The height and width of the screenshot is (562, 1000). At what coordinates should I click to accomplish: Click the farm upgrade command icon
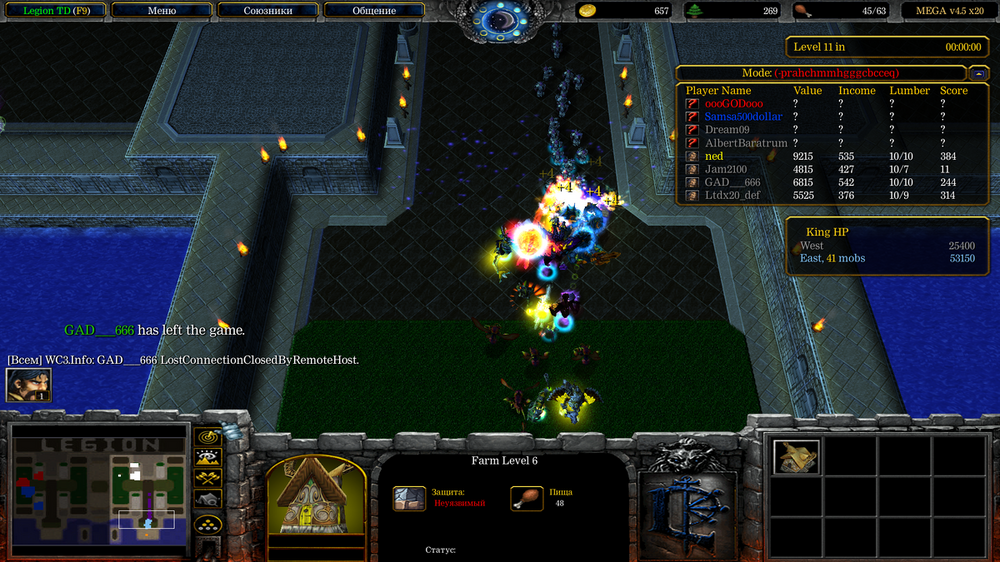[796, 456]
